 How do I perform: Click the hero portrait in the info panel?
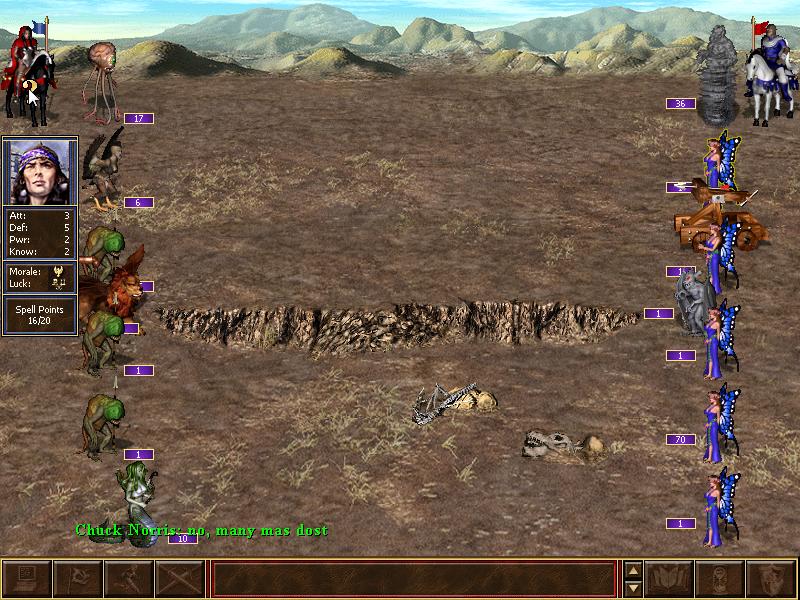point(40,171)
